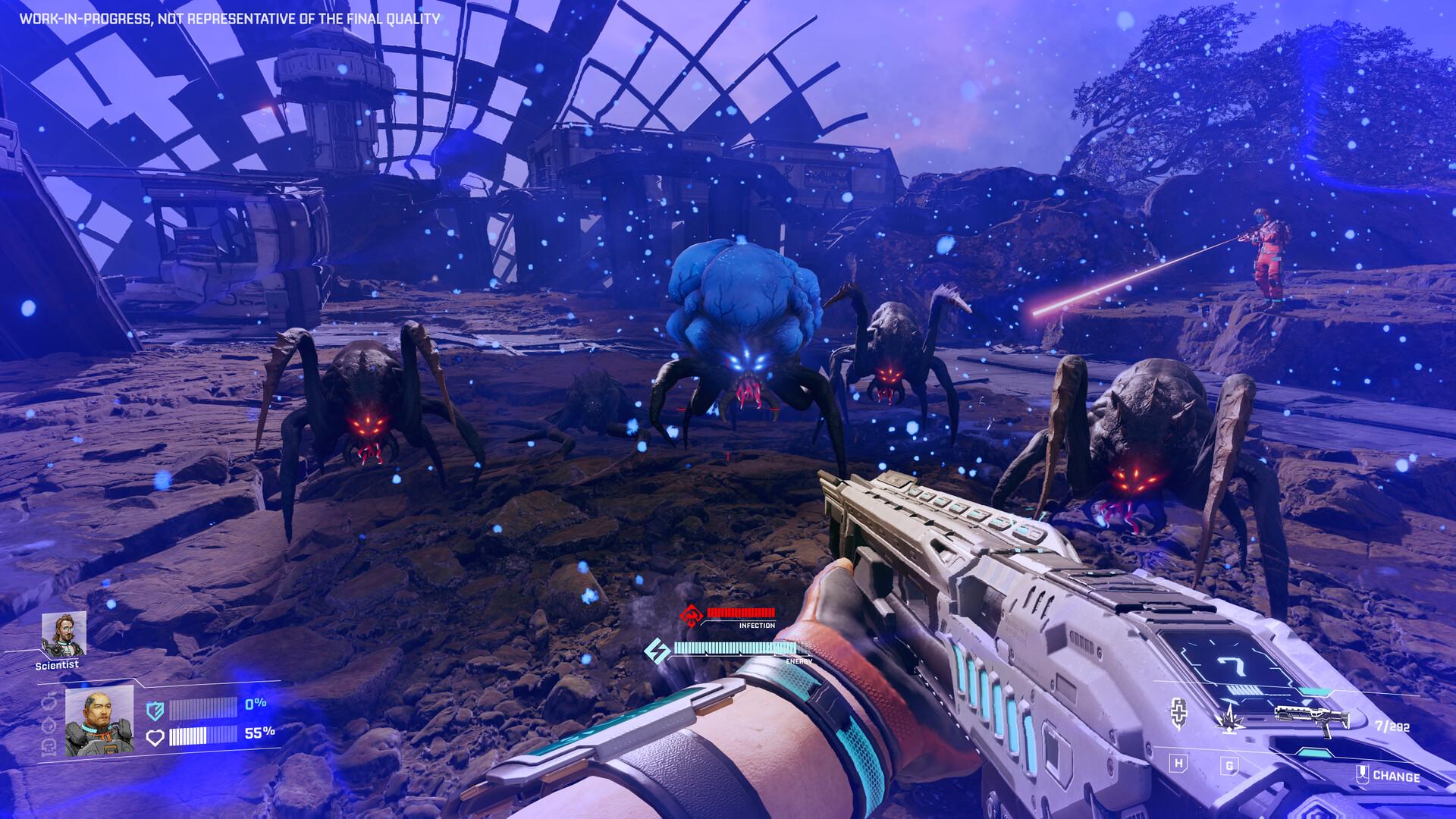The width and height of the screenshot is (1456, 819).
Task: Click the grenade burst icon on the HUD
Action: tap(1230, 721)
